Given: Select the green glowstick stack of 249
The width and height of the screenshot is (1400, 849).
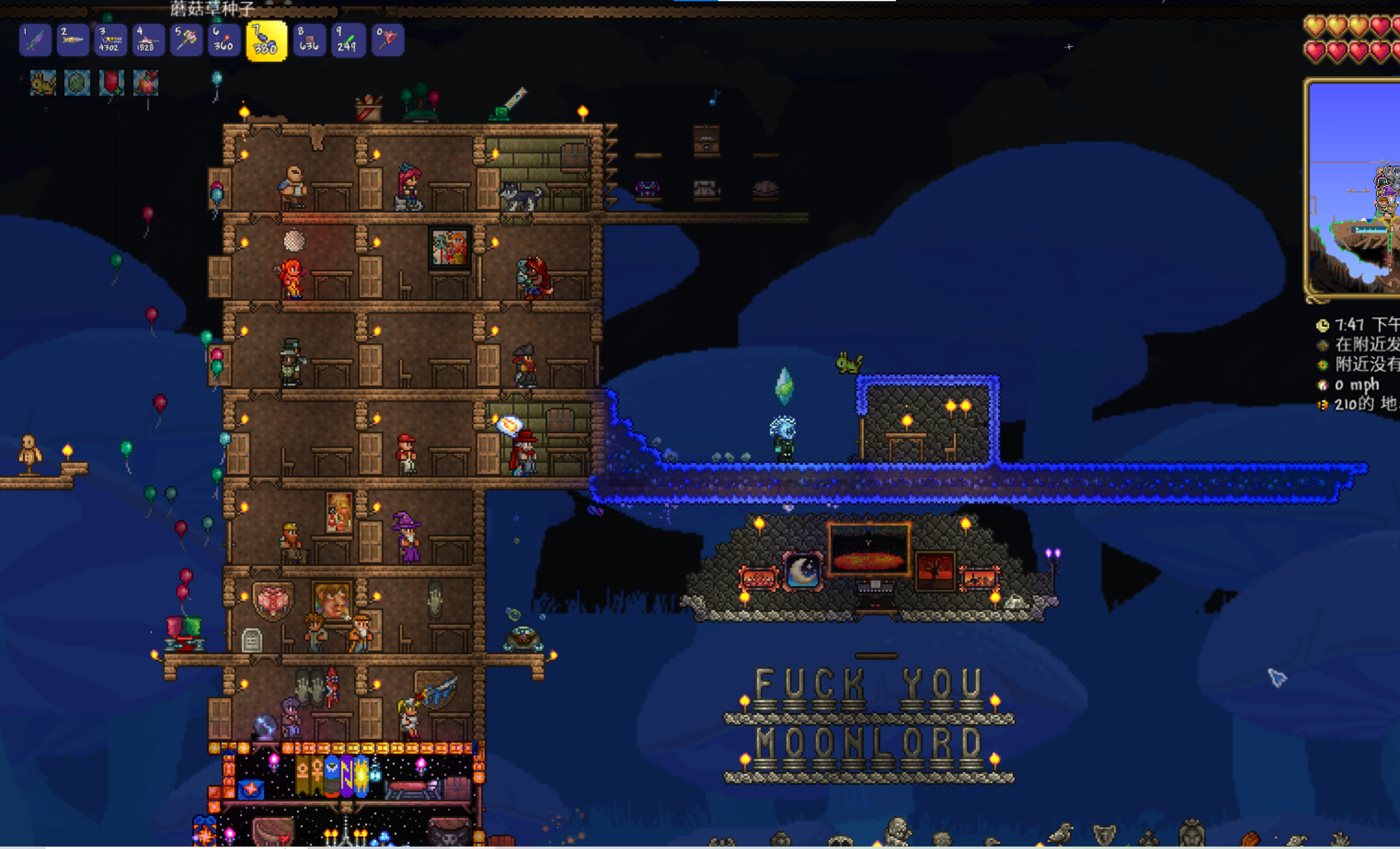Looking at the screenshot, I should tap(348, 40).
